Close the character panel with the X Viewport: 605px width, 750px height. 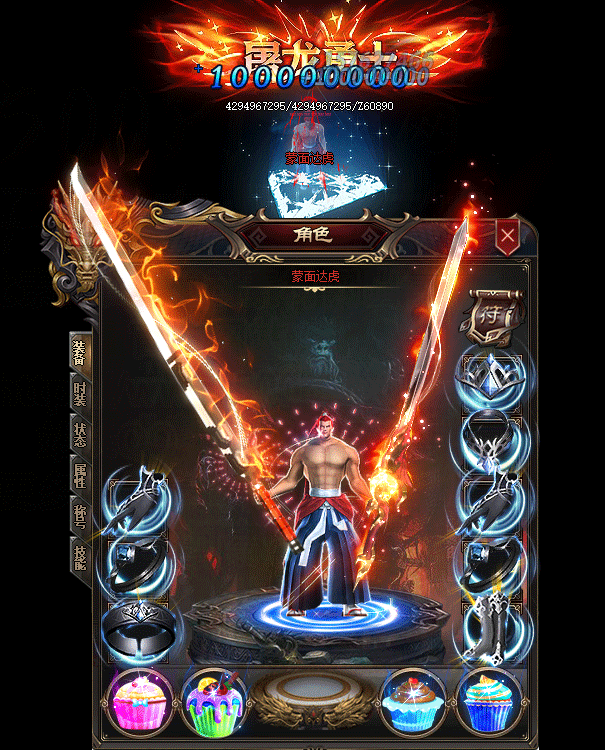click(x=509, y=236)
